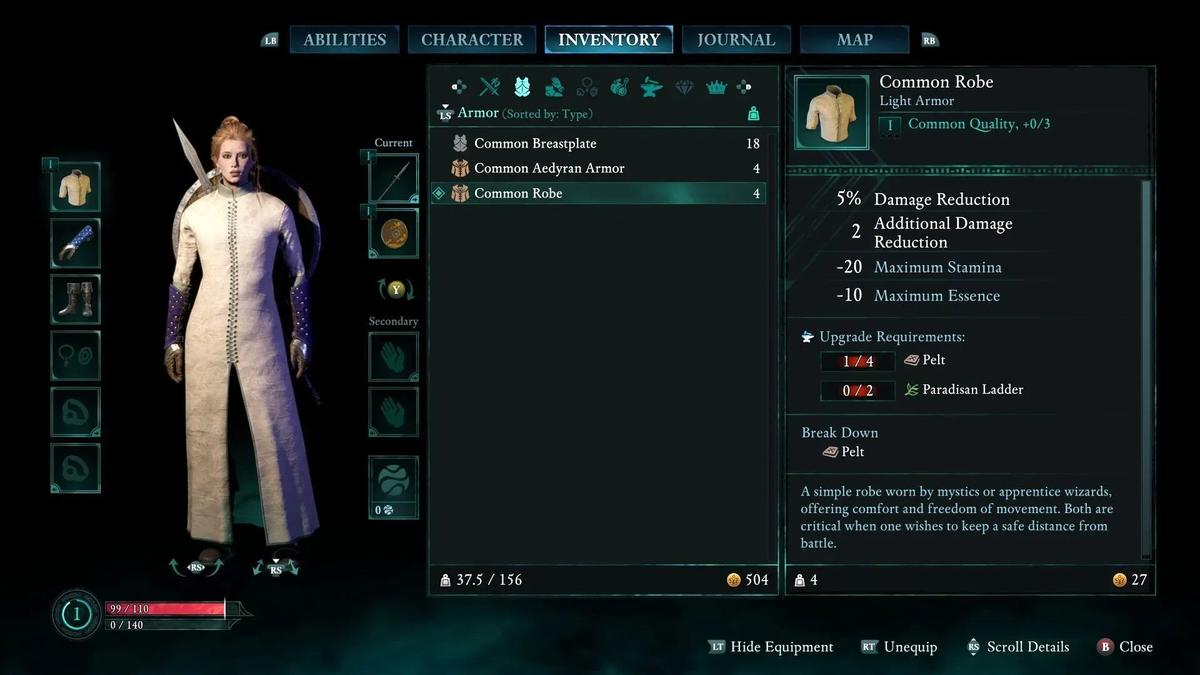Click the equipped robe chest armor slot
The width and height of the screenshot is (1200, 675).
pyautogui.click(x=76, y=186)
